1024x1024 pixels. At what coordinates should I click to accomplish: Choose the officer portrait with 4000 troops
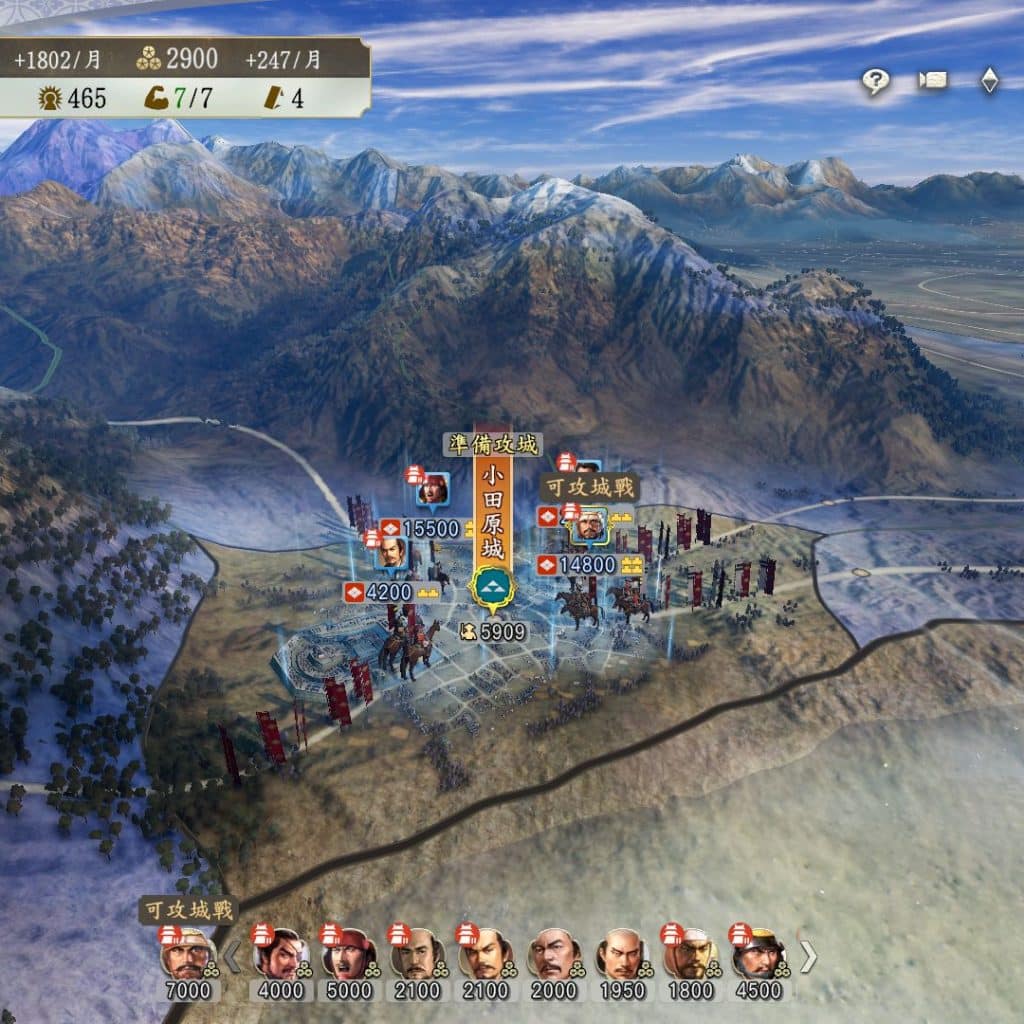(279, 957)
